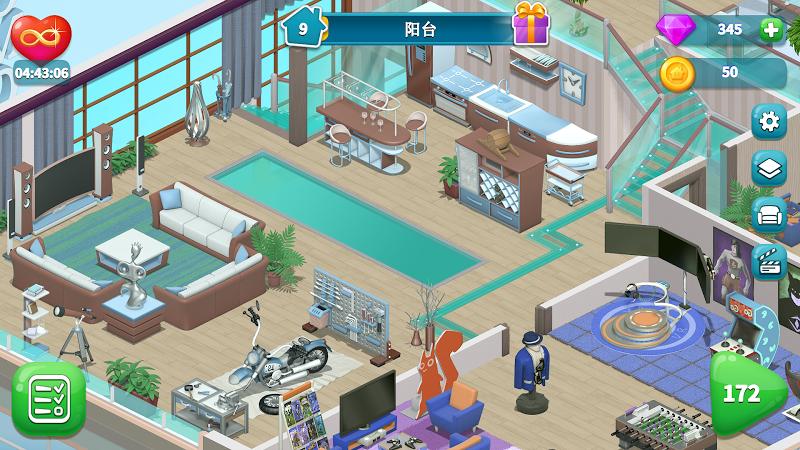
Task: Open the sofa furniture menu
Action: (769, 215)
